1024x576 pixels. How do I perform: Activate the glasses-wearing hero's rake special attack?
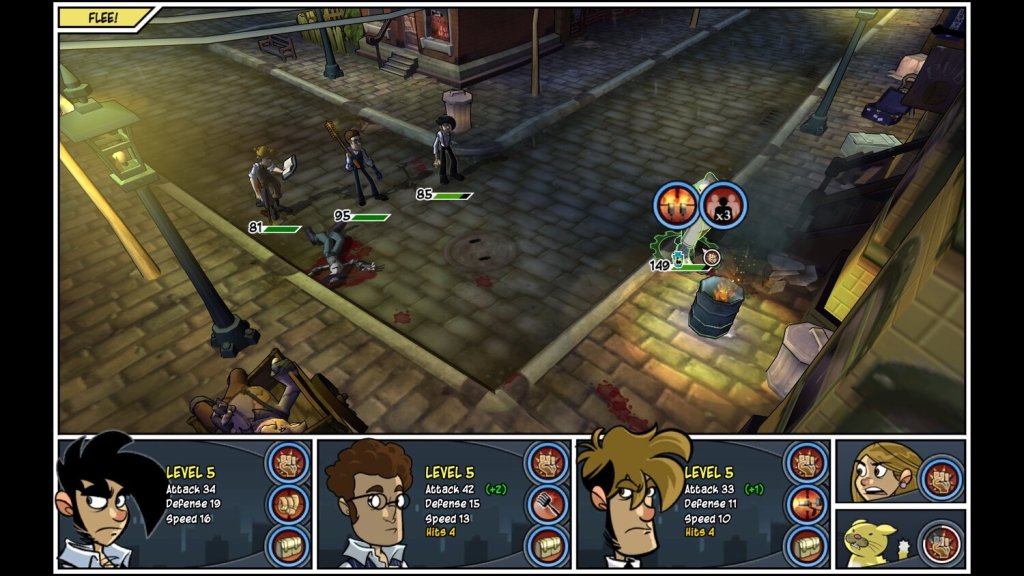[x=548, y=504]
